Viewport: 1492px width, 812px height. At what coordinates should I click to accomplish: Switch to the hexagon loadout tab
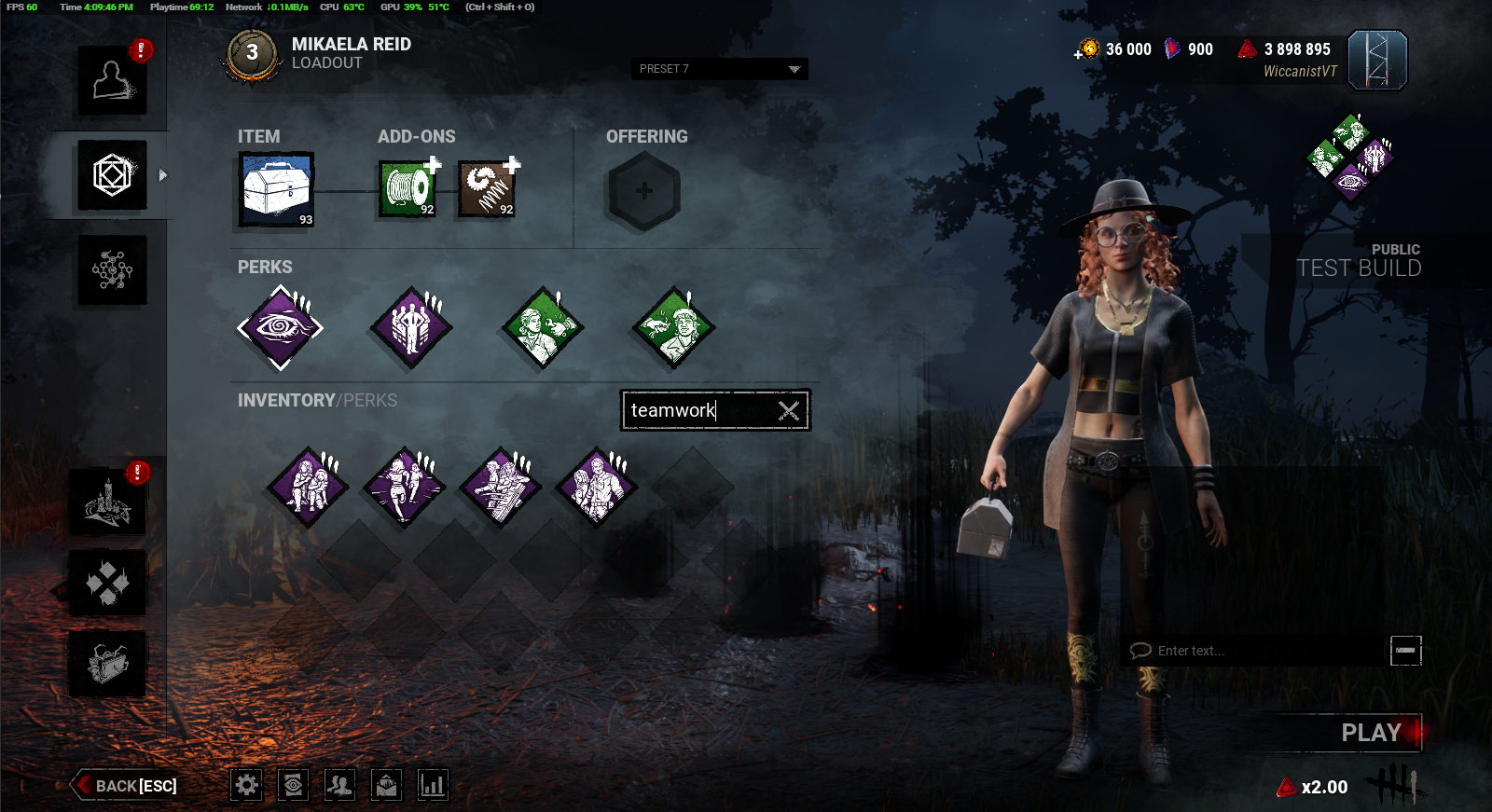[x=112, y=175]
